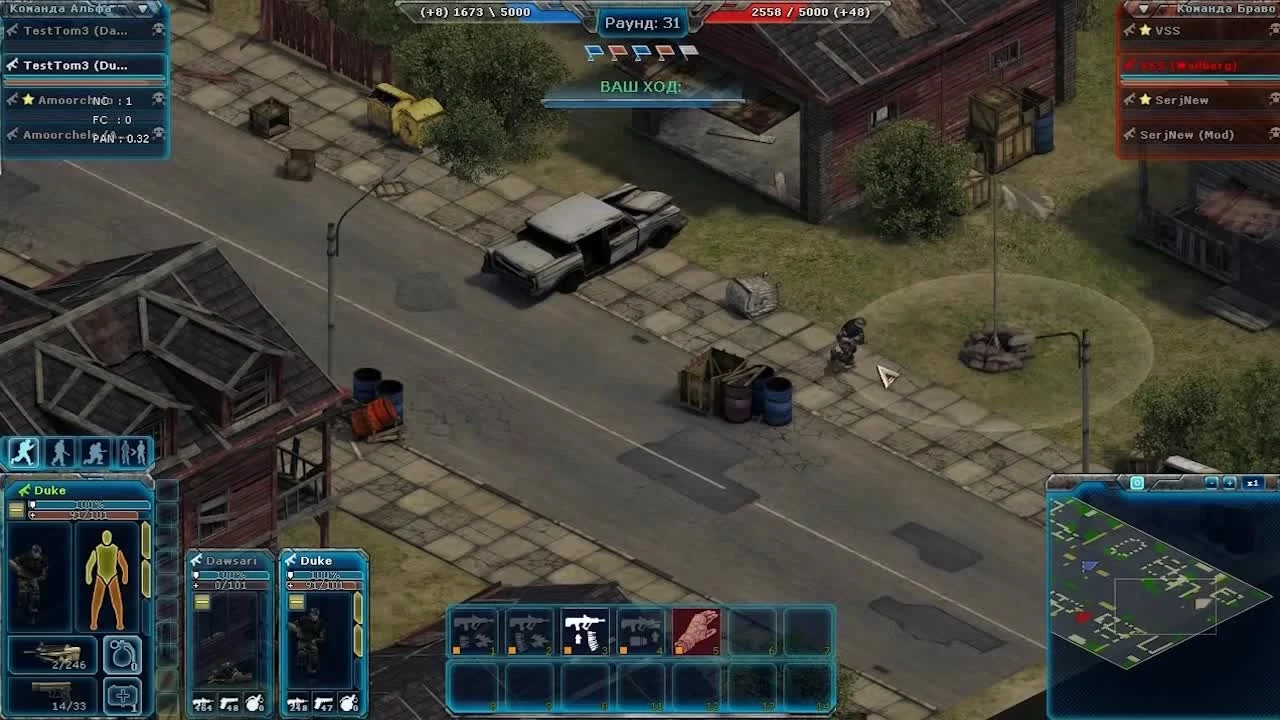Image resolution: width=1280 pixels, height=720 pixels.
Task: Zoom in the minimap with the plus button
Action: (x=1229, y=482)
